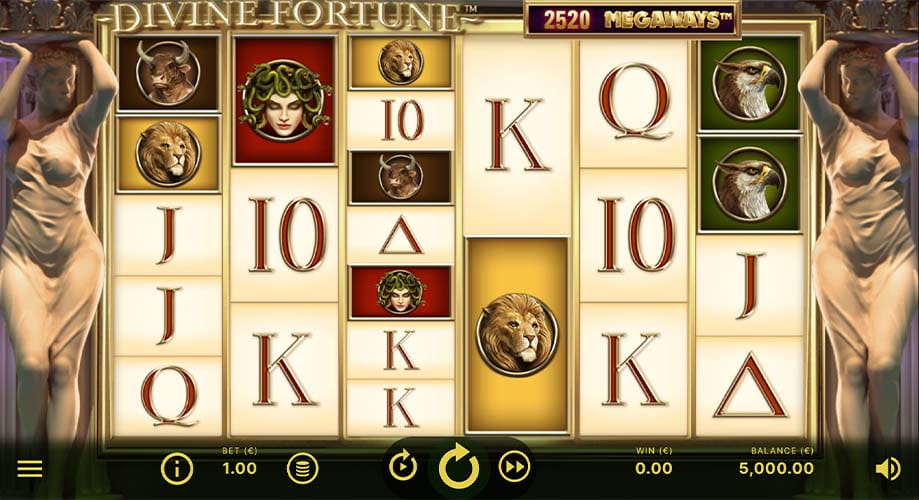Viewport: 919px width, 500px height.
Task: Toggle the sound speaker icon
Action: point(887,468)
